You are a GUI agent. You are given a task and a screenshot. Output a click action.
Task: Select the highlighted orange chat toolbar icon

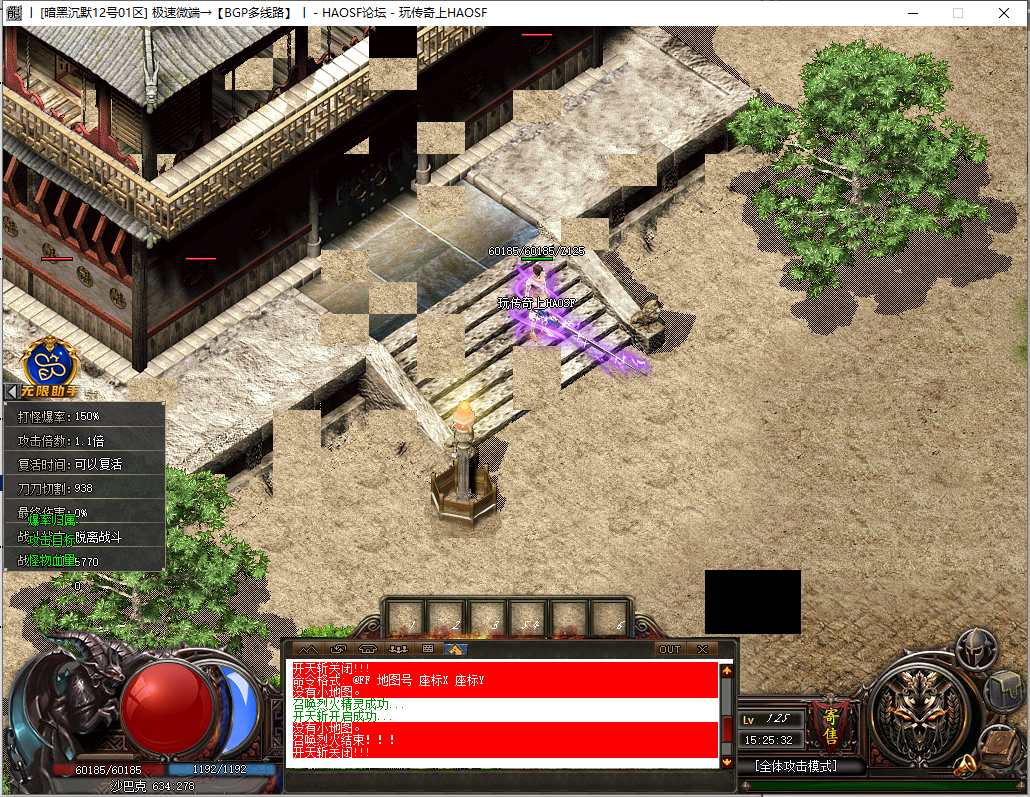pos(456,649)
